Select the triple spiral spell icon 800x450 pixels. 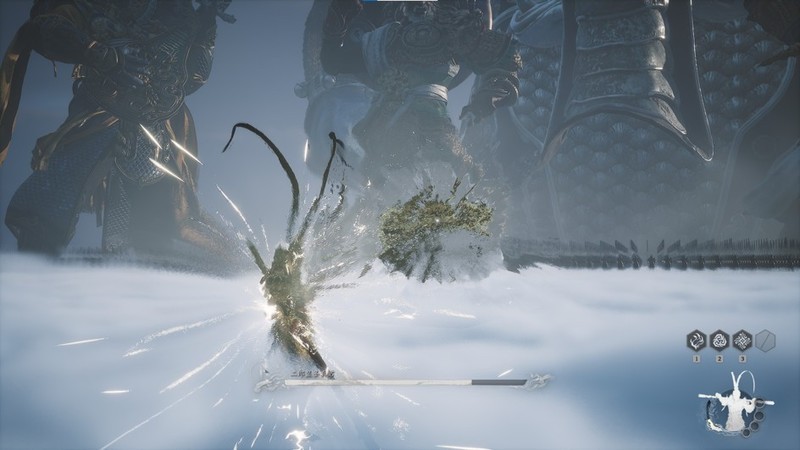coord(719,340)
